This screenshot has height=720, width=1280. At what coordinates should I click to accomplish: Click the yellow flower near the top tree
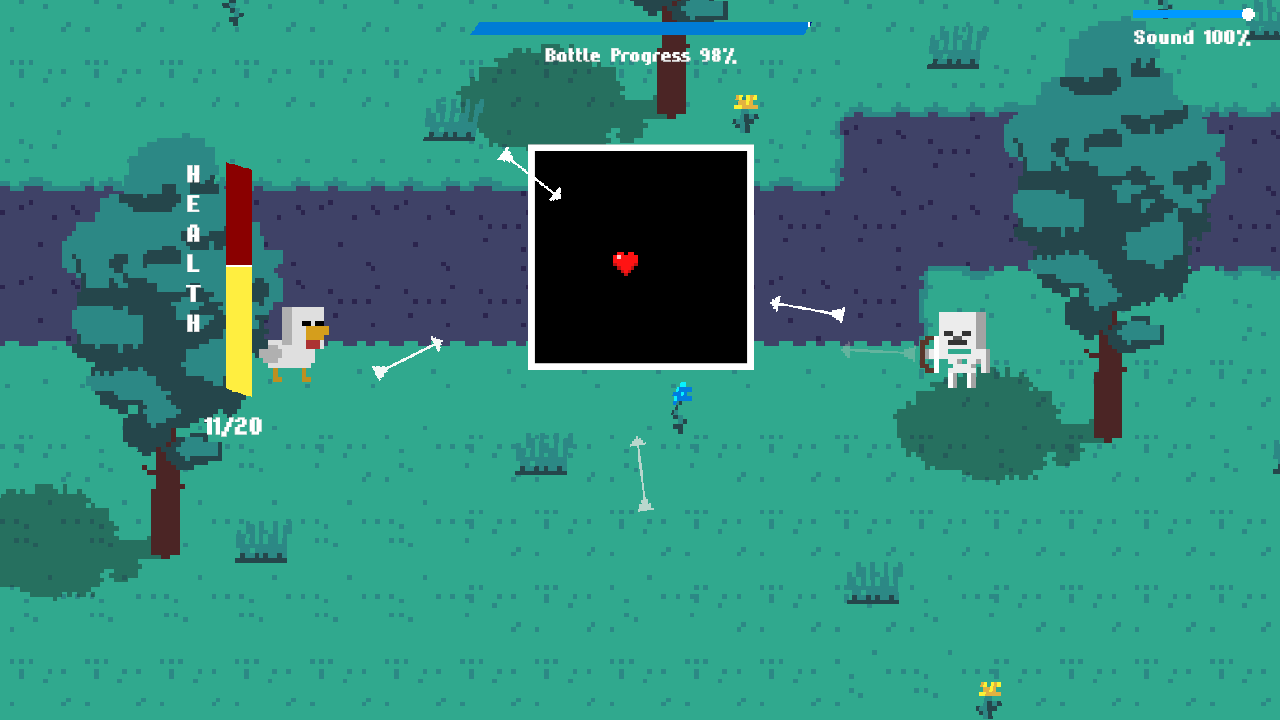[x=746, y=103]
